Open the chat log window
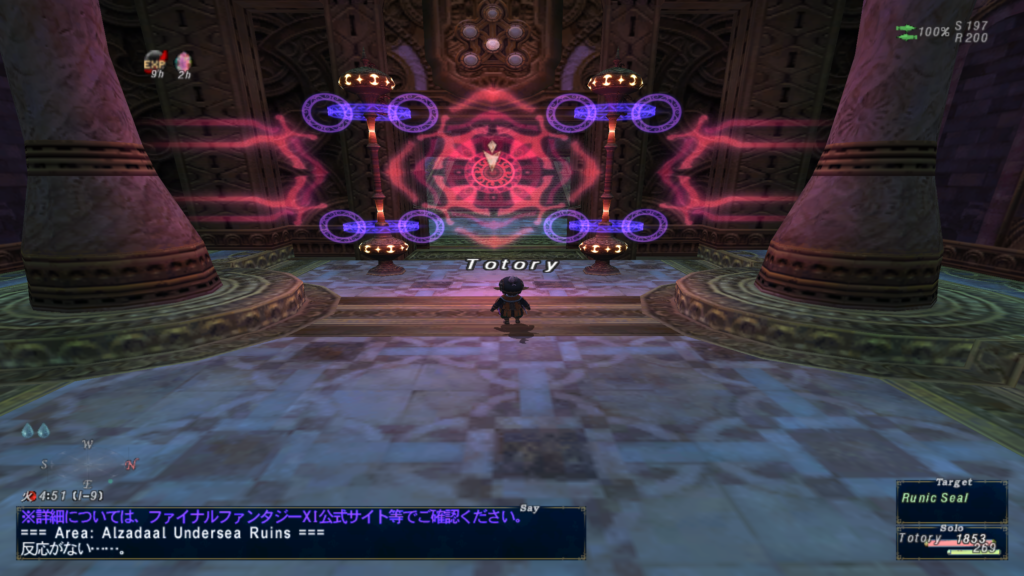 [x=300, y=533]
